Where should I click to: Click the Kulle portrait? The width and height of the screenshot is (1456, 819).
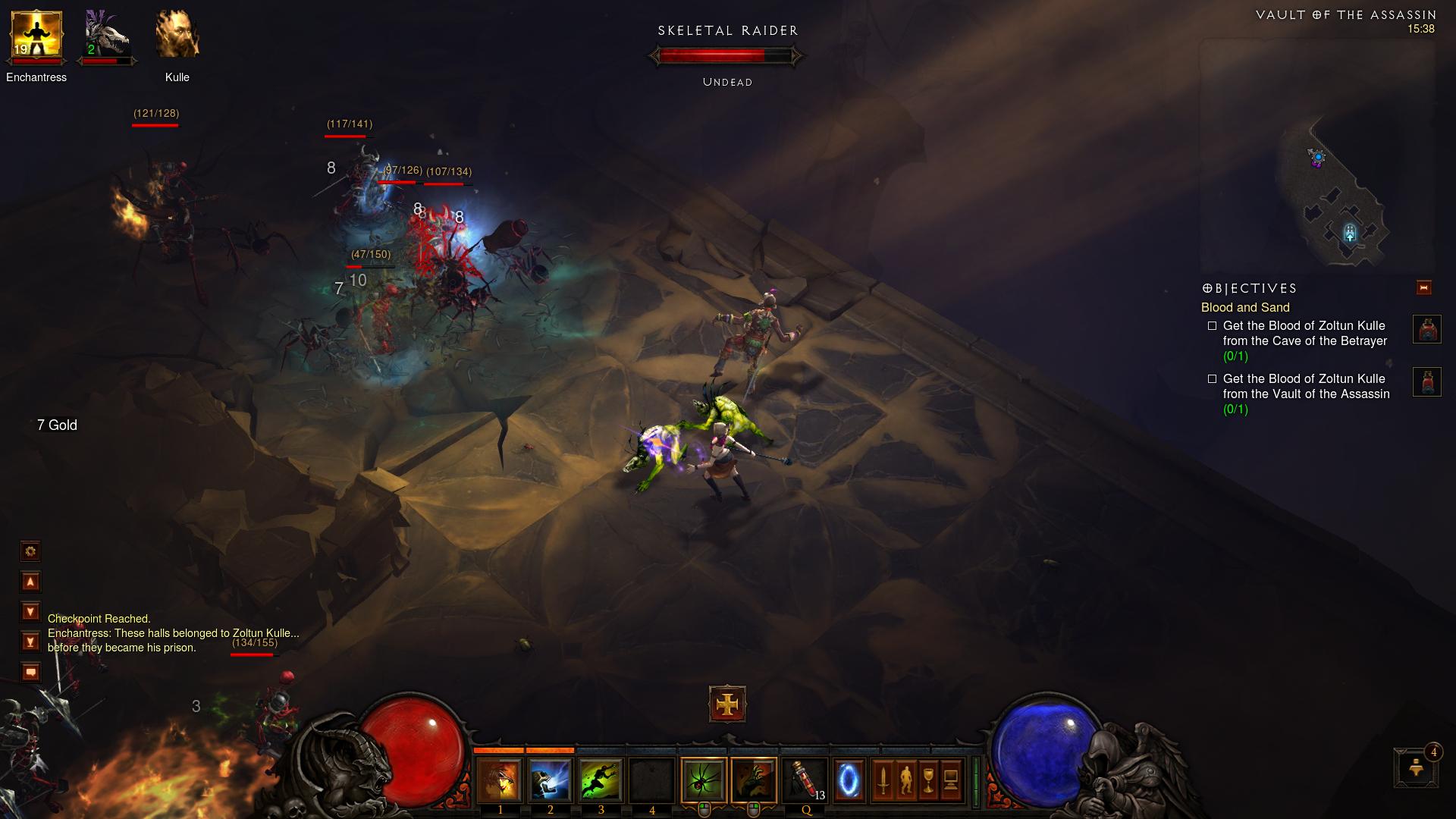coord(177,36)
